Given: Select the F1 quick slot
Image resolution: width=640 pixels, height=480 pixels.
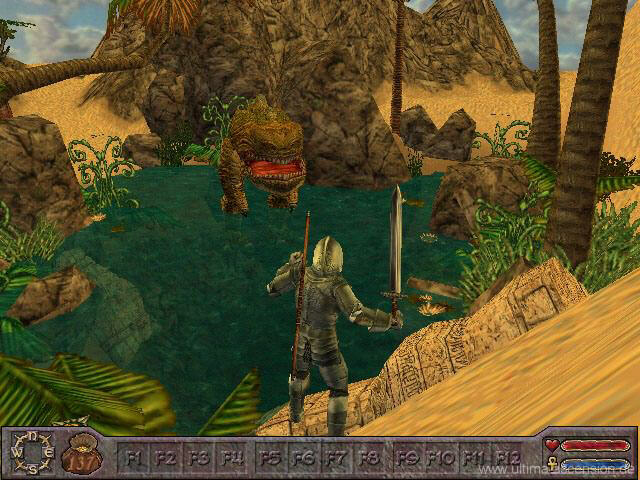Looking at the screenshot, I should coord(133,457).
